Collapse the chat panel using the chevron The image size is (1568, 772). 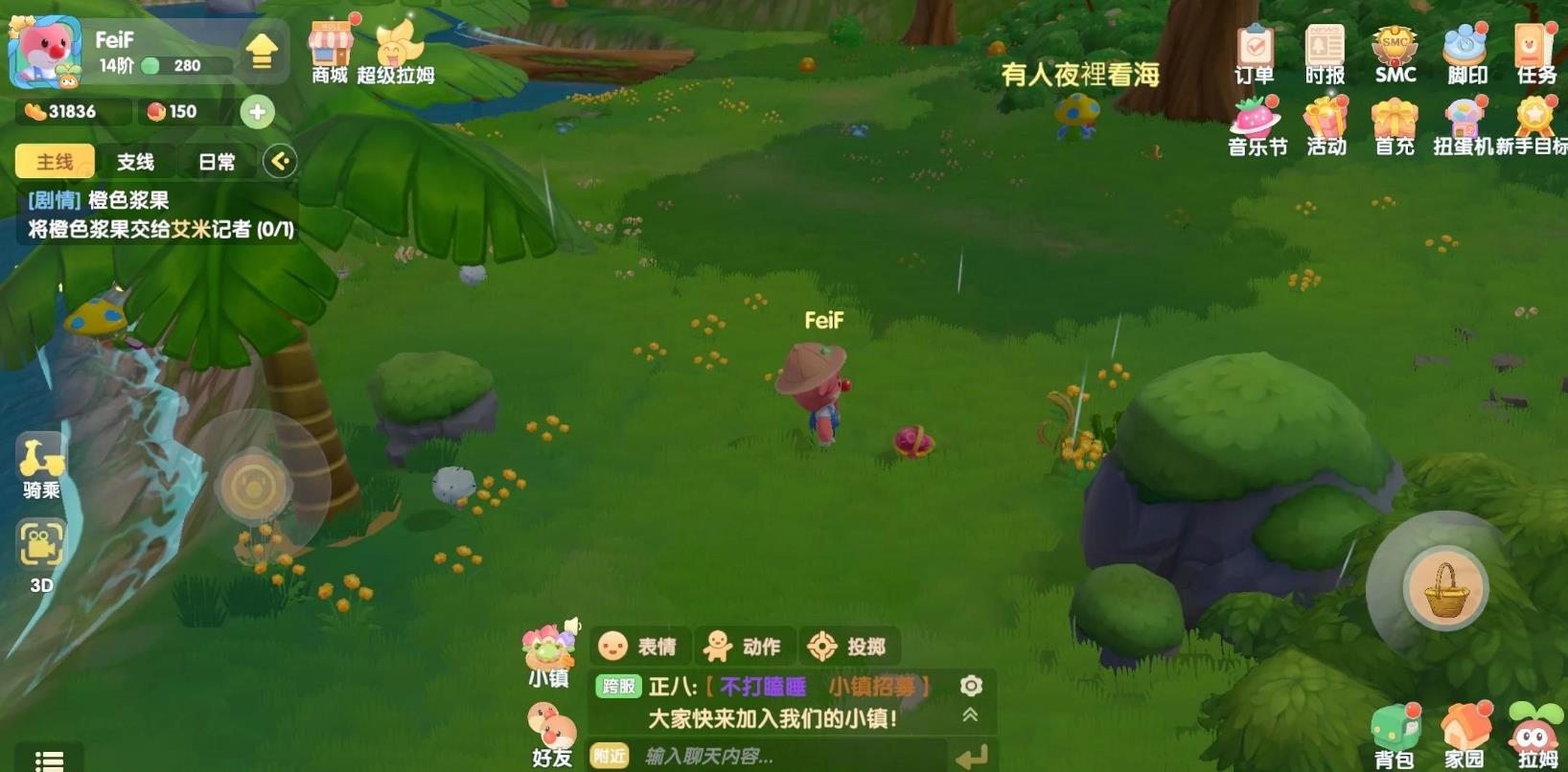pos(971,714)
